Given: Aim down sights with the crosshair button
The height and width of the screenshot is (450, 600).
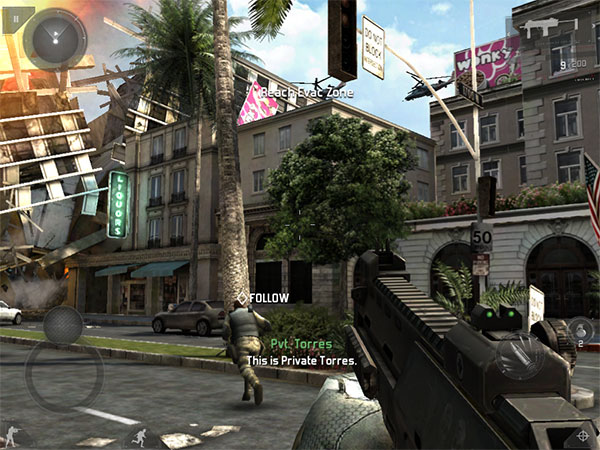Looking at the screenshot, I should 580,435.
